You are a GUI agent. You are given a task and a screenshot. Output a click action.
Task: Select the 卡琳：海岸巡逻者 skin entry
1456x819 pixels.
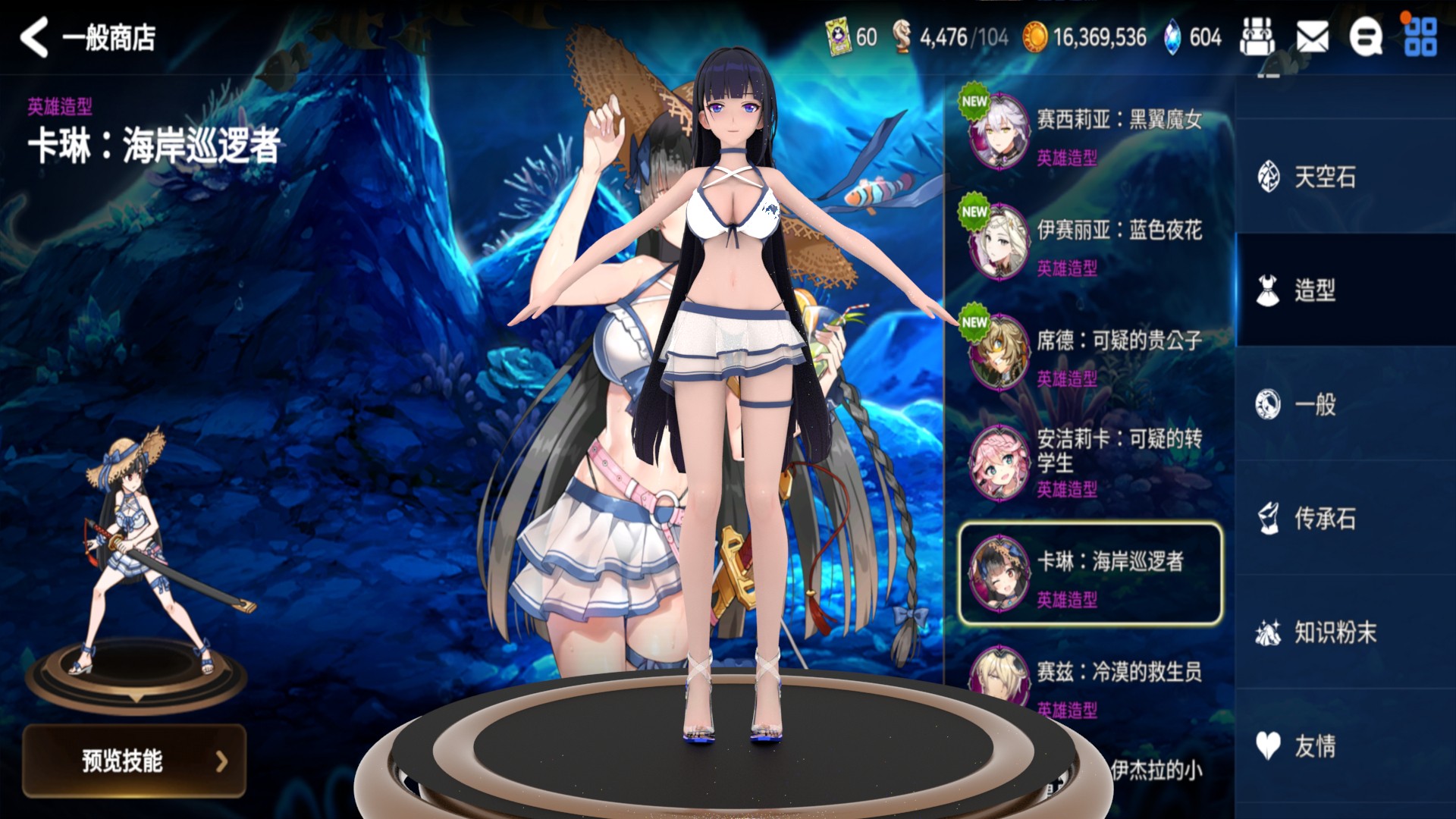1090,574
